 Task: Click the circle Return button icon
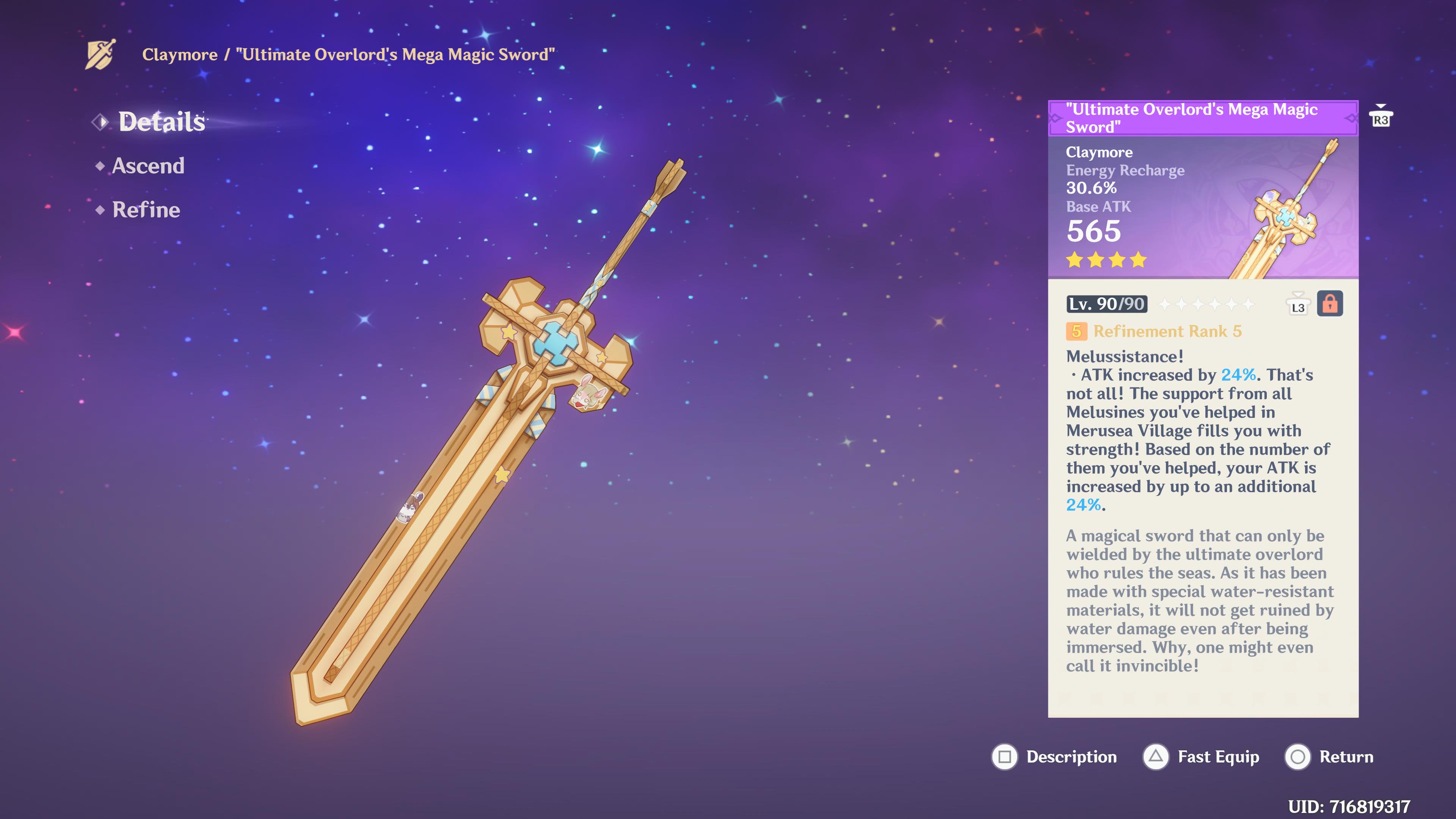coord(1298,758)
